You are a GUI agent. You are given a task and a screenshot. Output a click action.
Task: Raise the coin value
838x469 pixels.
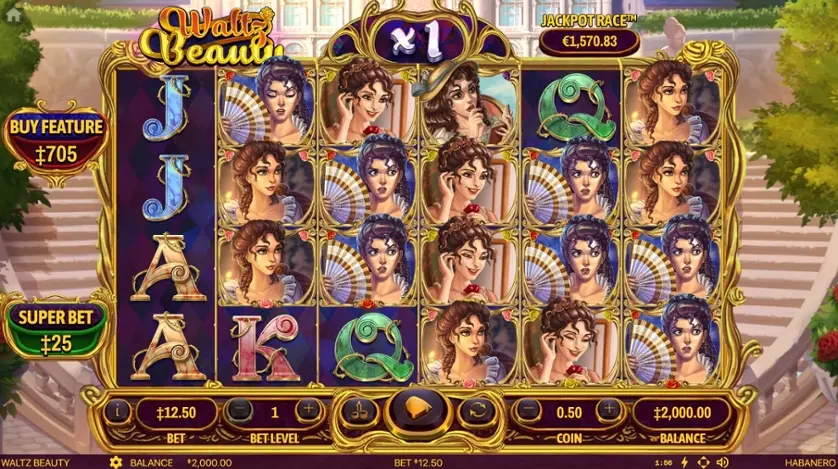pos(606,410)
